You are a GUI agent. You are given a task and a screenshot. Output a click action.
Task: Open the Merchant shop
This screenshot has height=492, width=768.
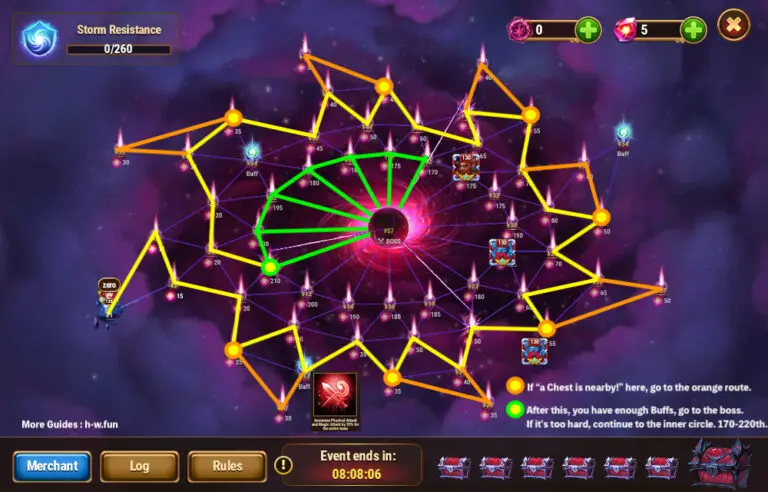(52, 466)
